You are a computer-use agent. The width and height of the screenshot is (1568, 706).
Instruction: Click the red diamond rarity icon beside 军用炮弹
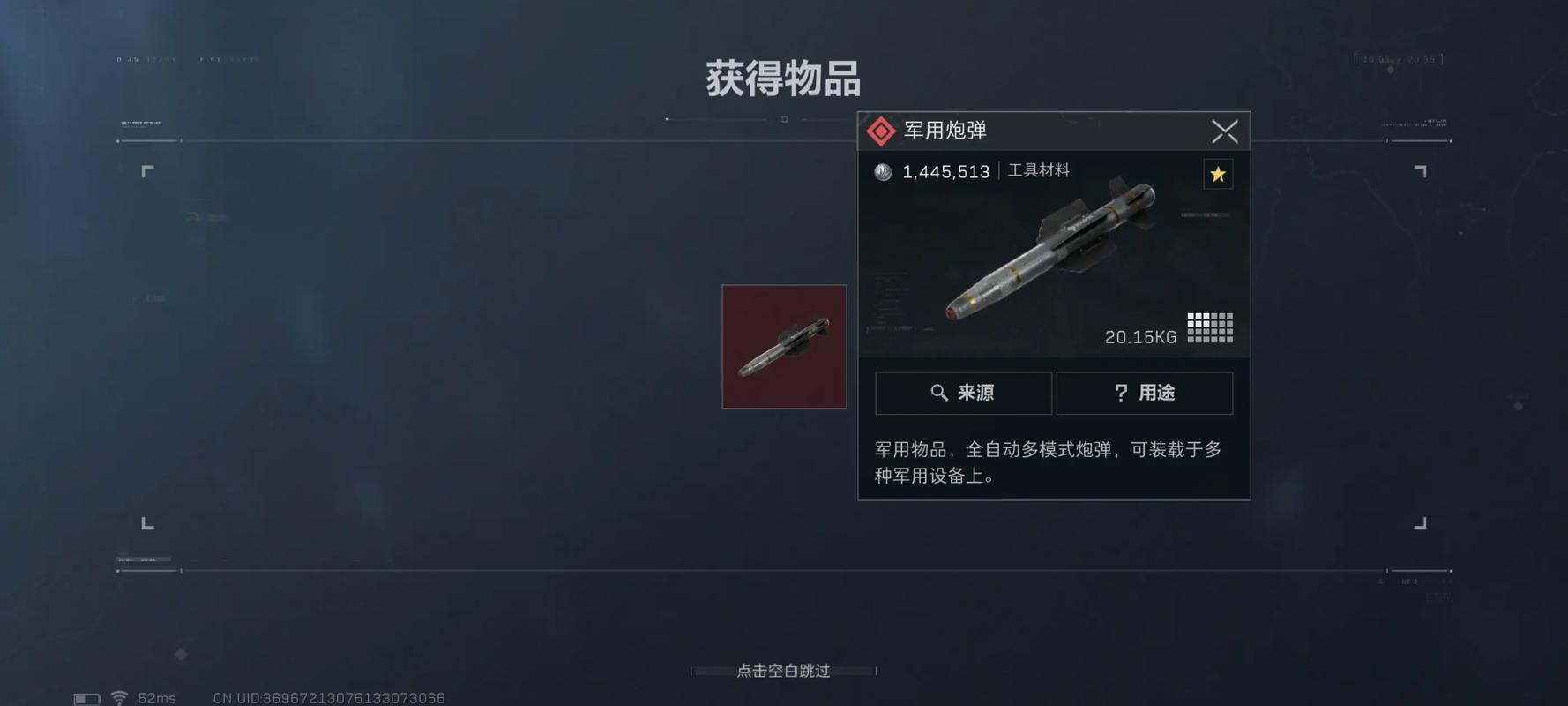[879, 130]
